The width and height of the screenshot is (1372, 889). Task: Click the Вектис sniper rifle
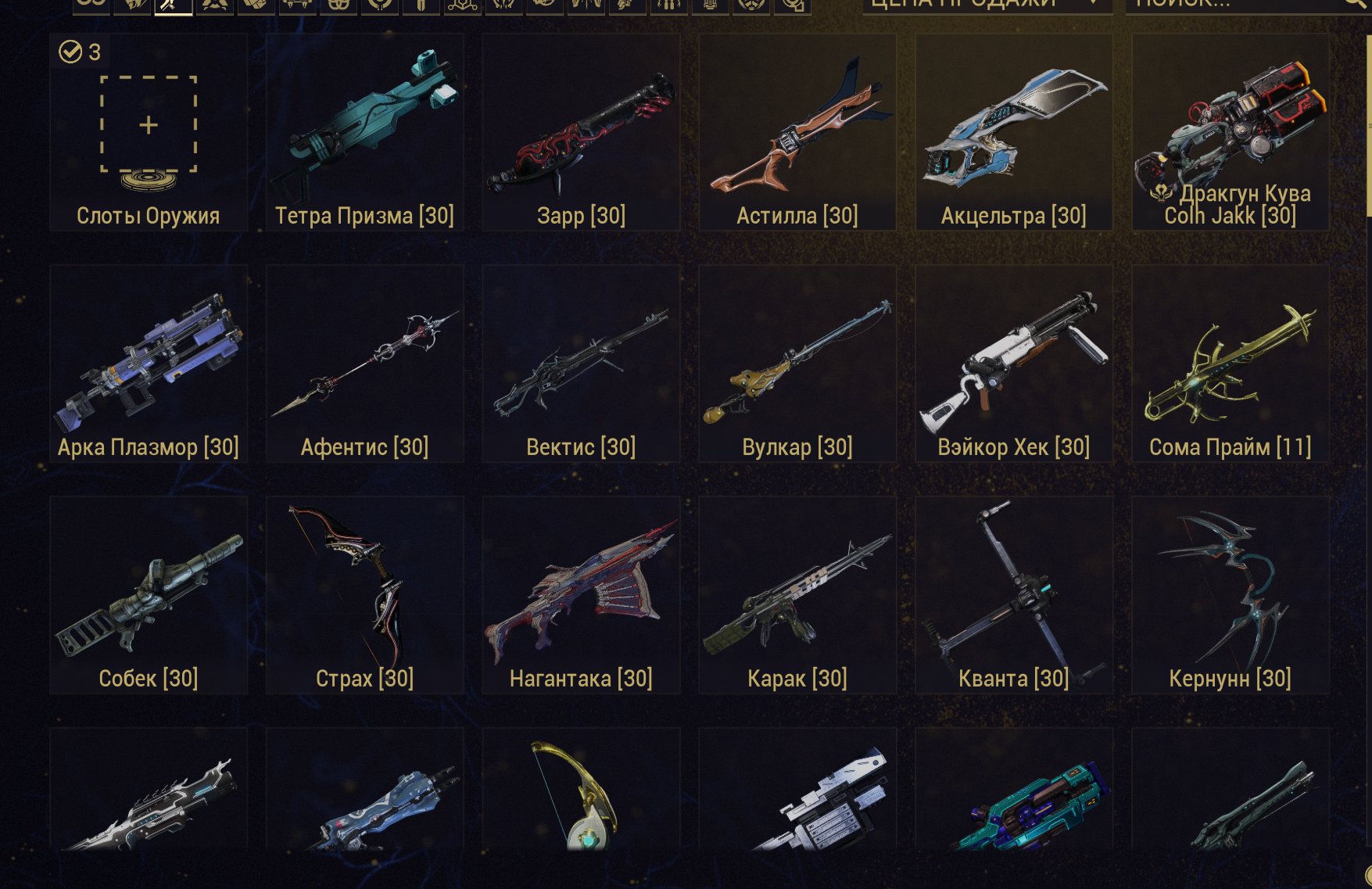pyautogui.click(x=581, y=363)
